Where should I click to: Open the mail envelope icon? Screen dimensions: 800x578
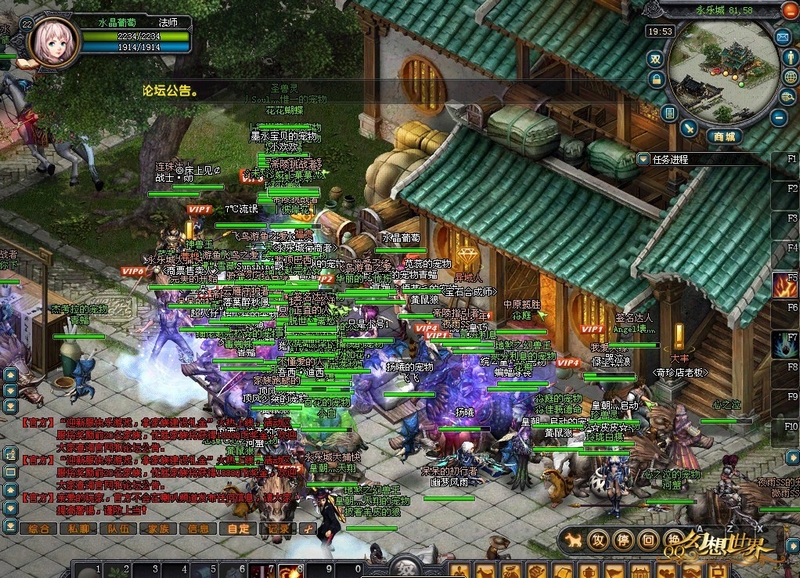[x=783, y=37]
